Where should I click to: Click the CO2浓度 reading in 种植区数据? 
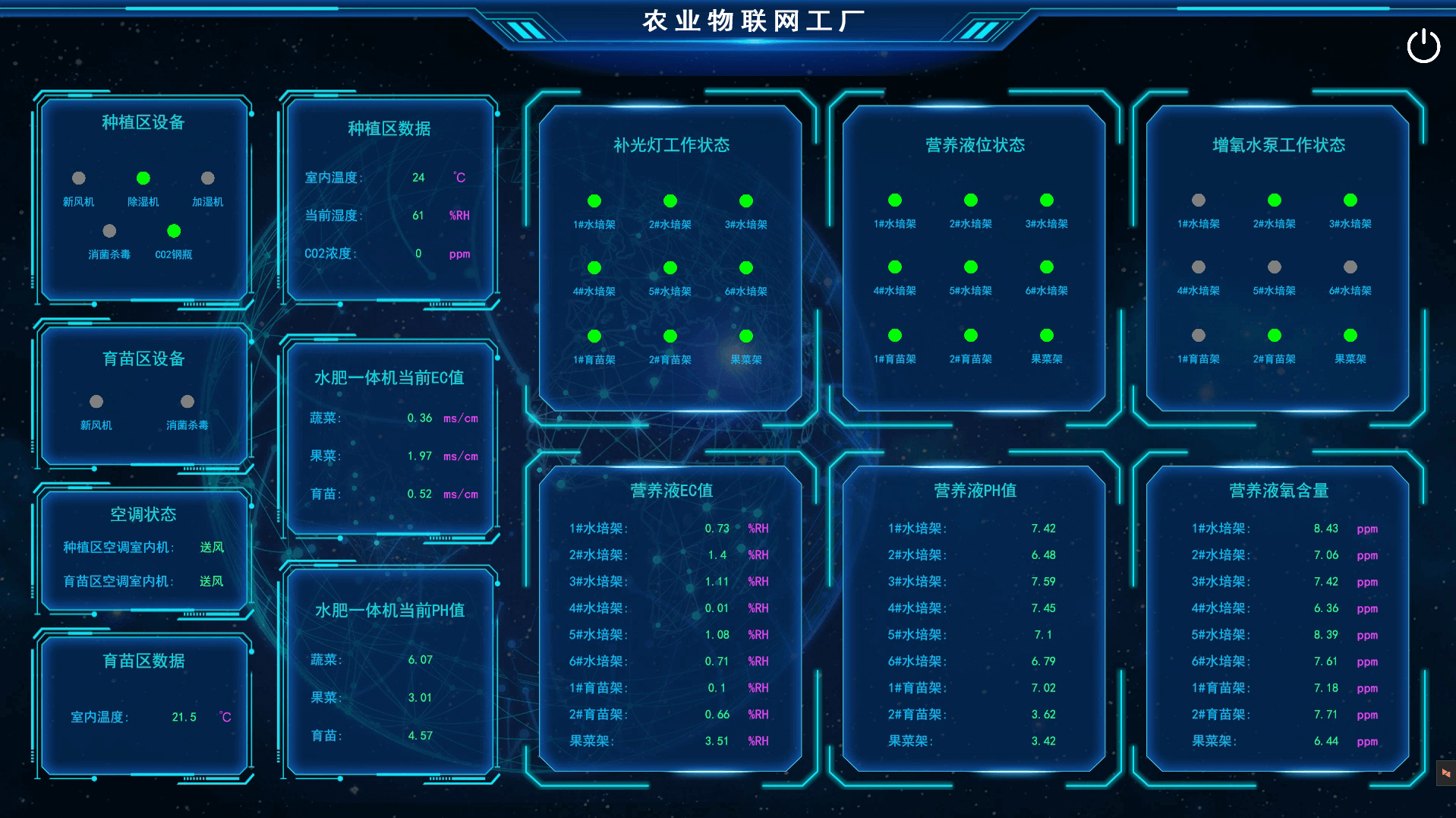click(418, 253)
